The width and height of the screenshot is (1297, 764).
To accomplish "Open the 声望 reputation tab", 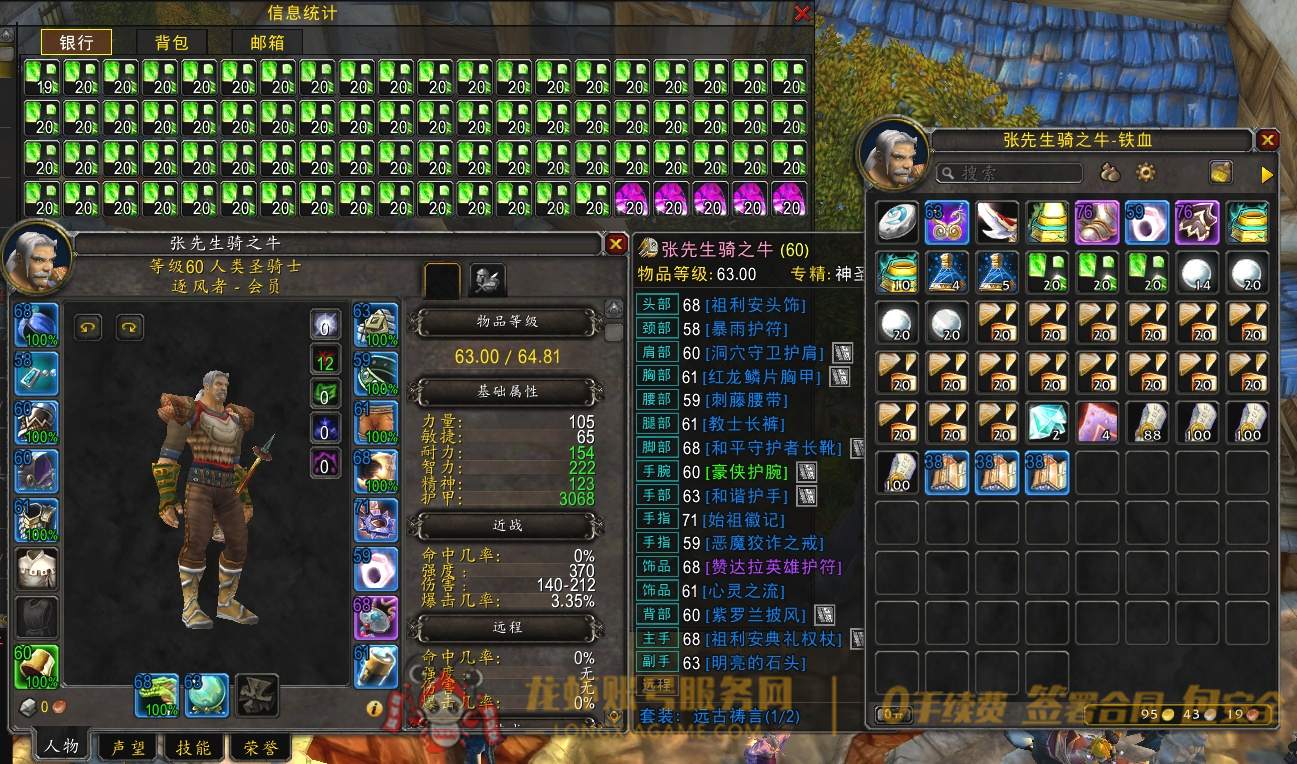I will (x=126, y=747).
